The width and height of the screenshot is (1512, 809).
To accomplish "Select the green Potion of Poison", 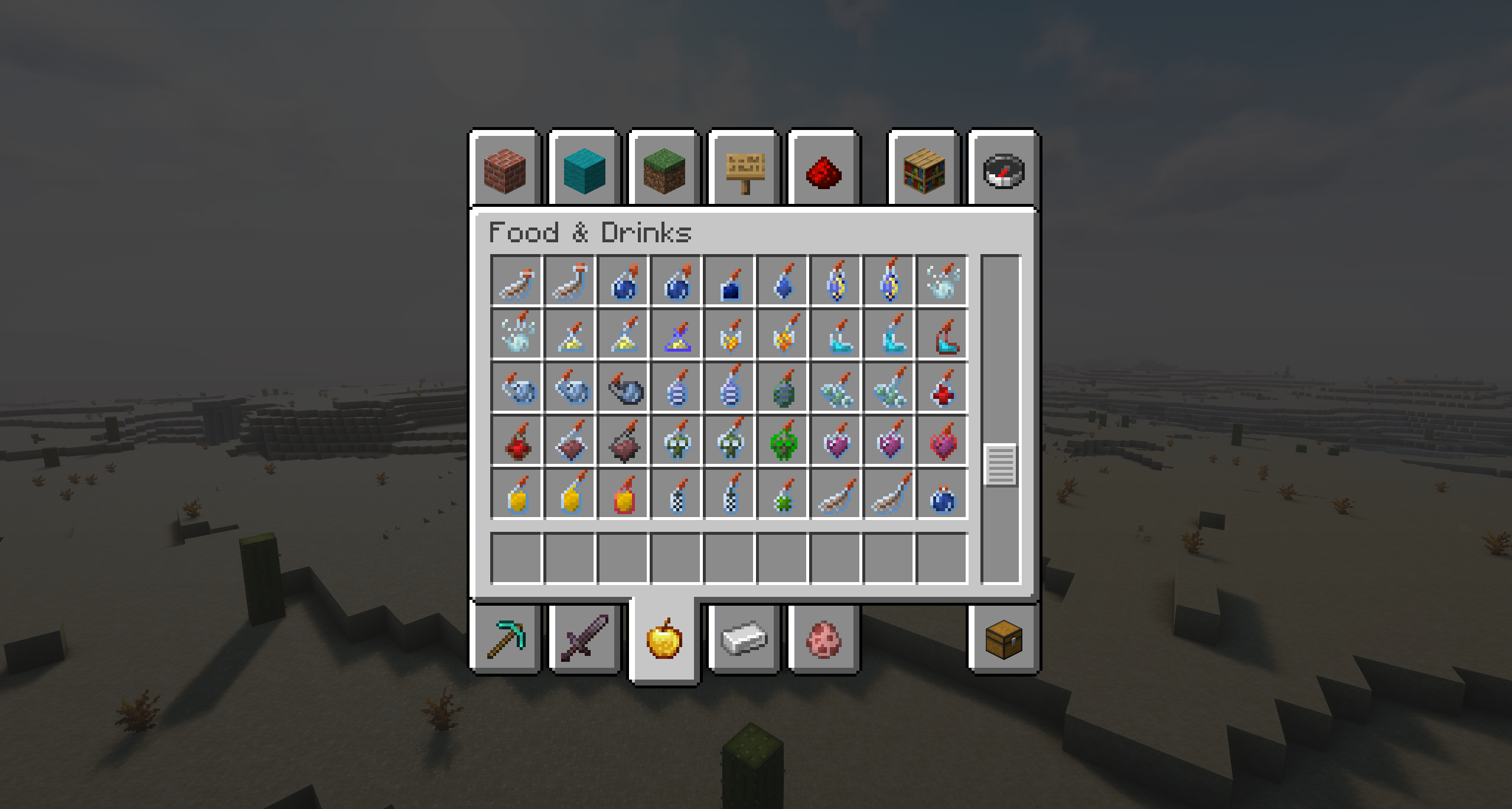I will pos(784,438).
